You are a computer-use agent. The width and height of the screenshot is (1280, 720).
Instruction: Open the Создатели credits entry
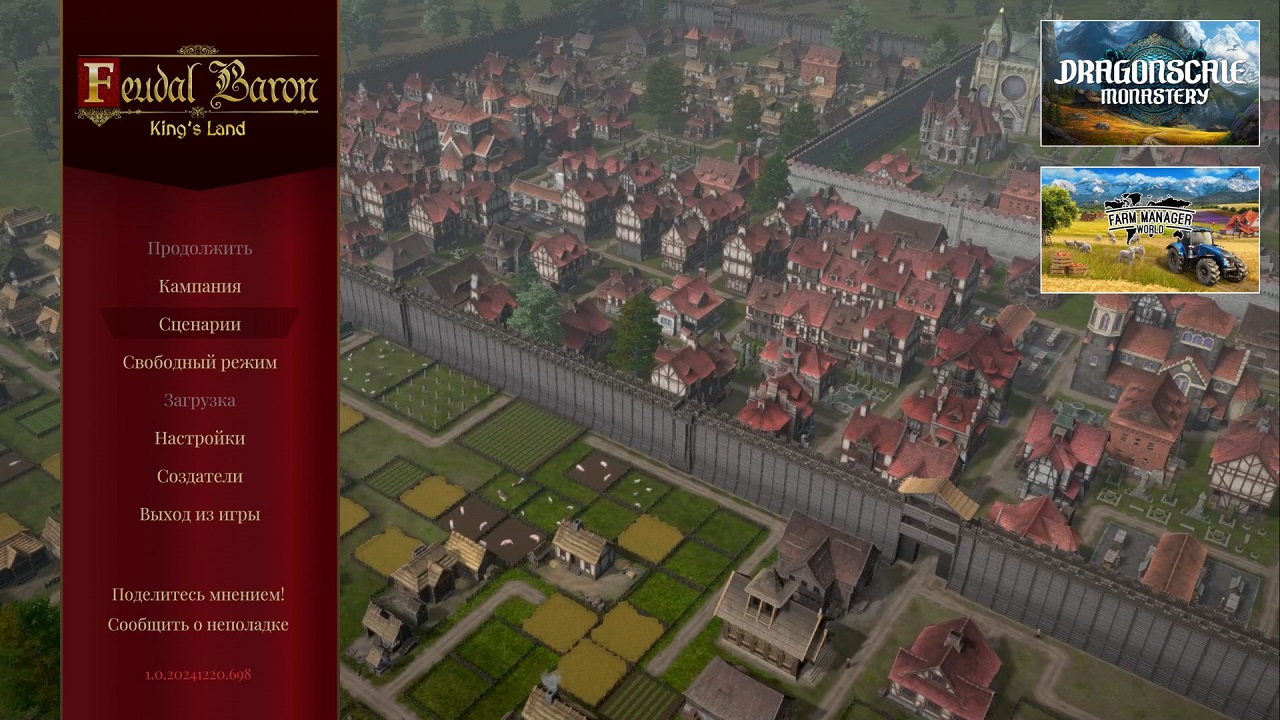[x=199, y=476]
